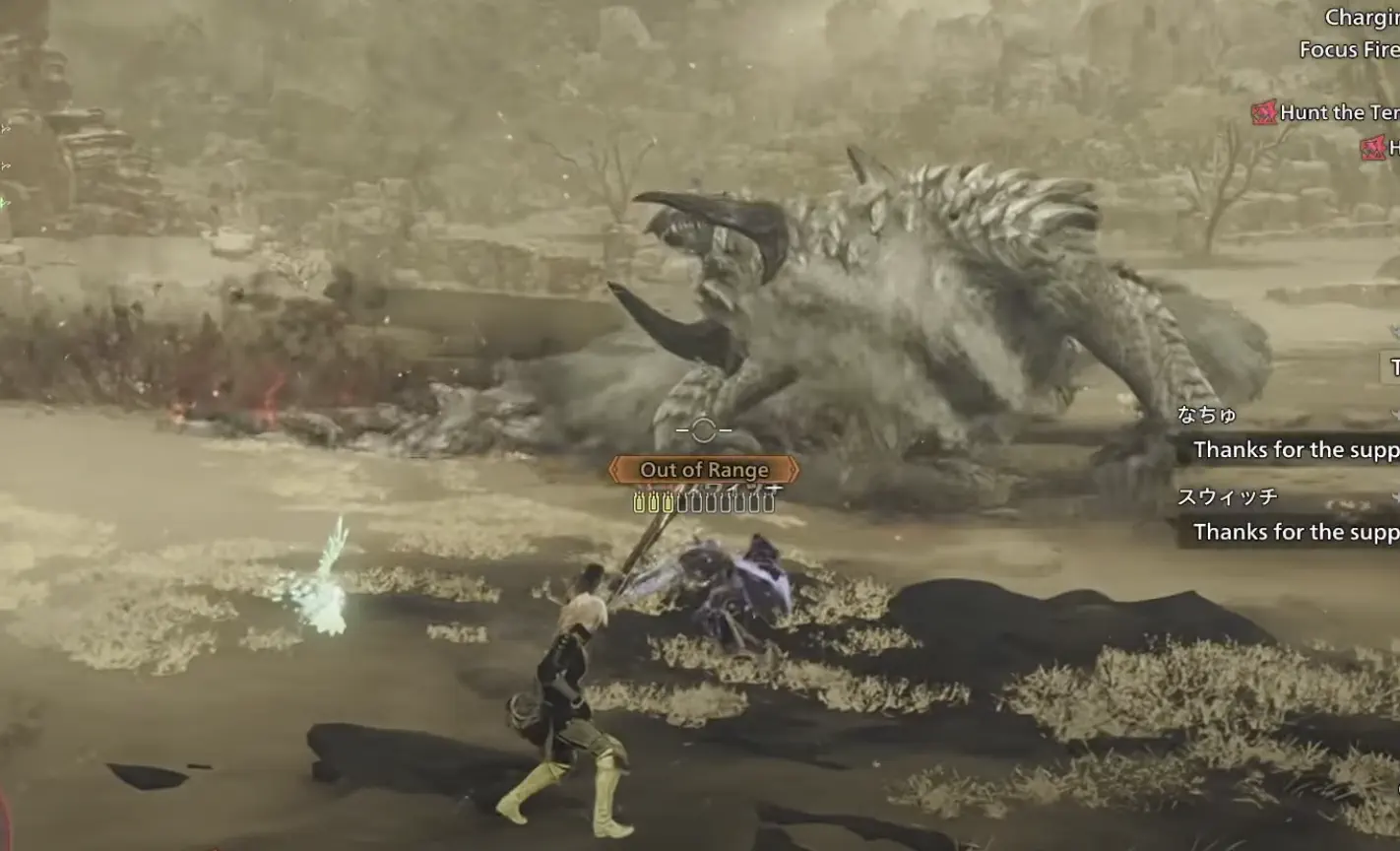This screenshot has width=1400, height=851.
Task: Select the second red quest monster icon
Action: 1371,147
